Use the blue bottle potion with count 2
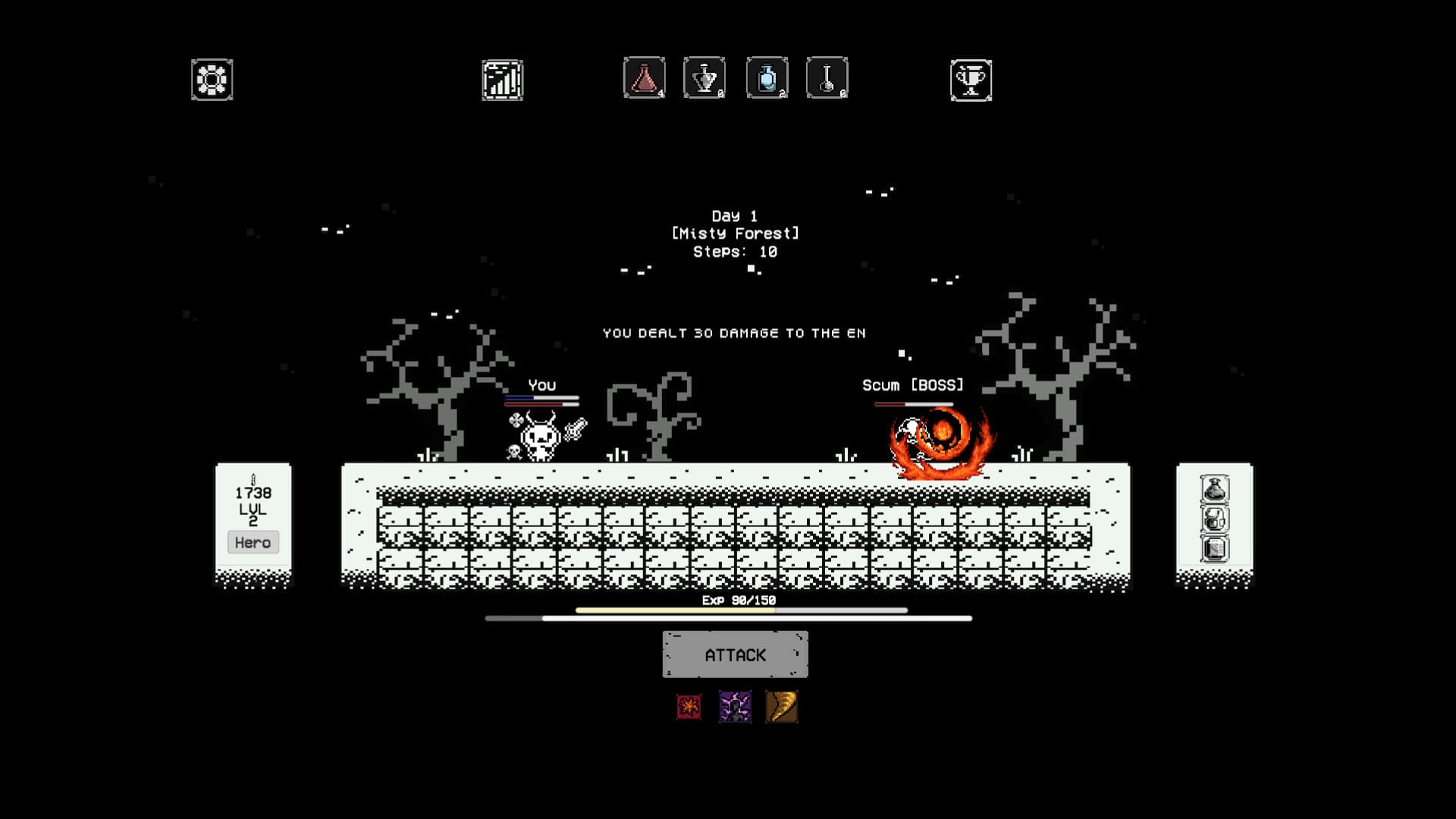1456x819 pixels. [765, 77]
